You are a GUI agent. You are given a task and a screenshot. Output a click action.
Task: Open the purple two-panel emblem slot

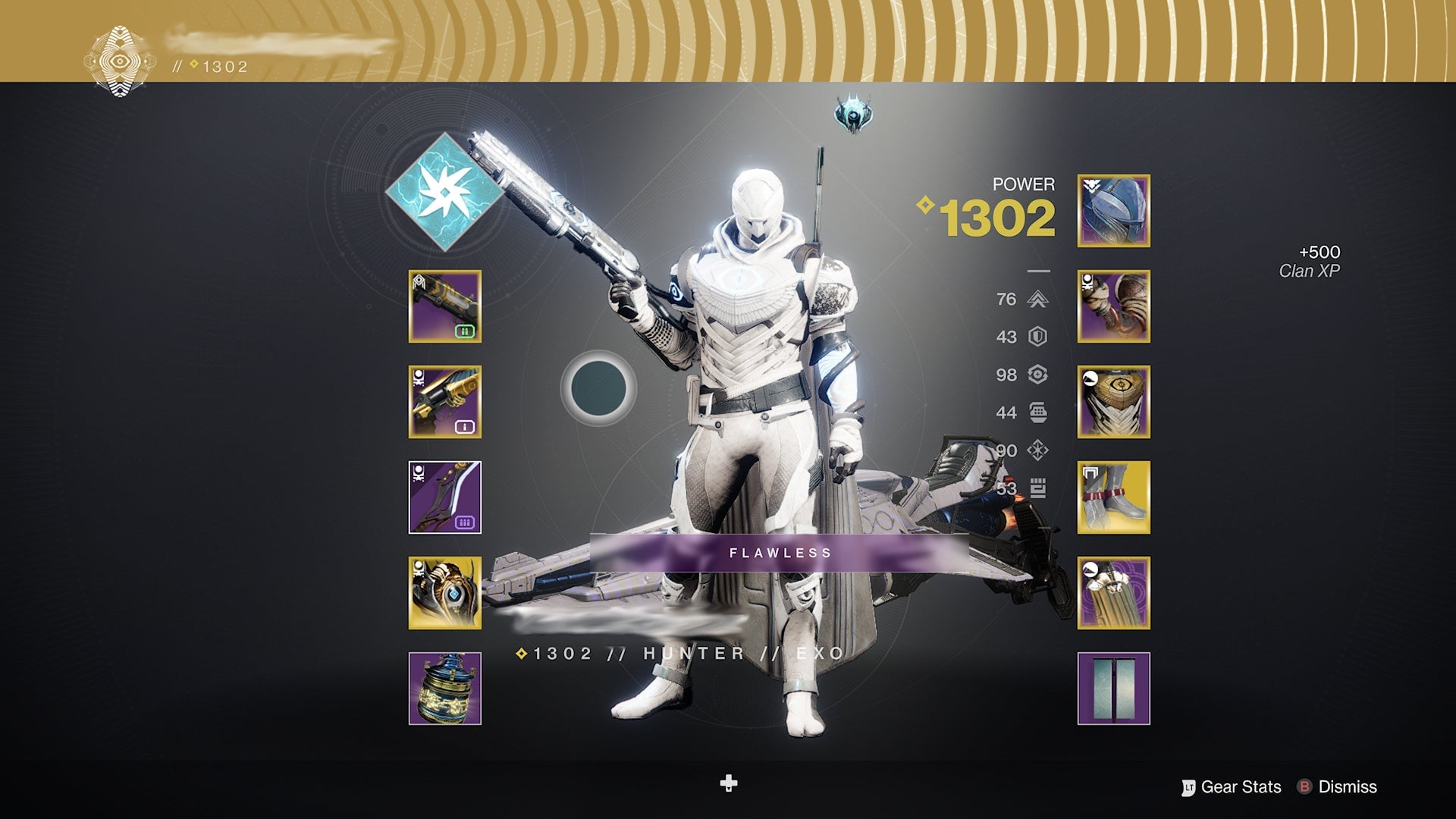pyautogui.click(x=1113, y=689)
